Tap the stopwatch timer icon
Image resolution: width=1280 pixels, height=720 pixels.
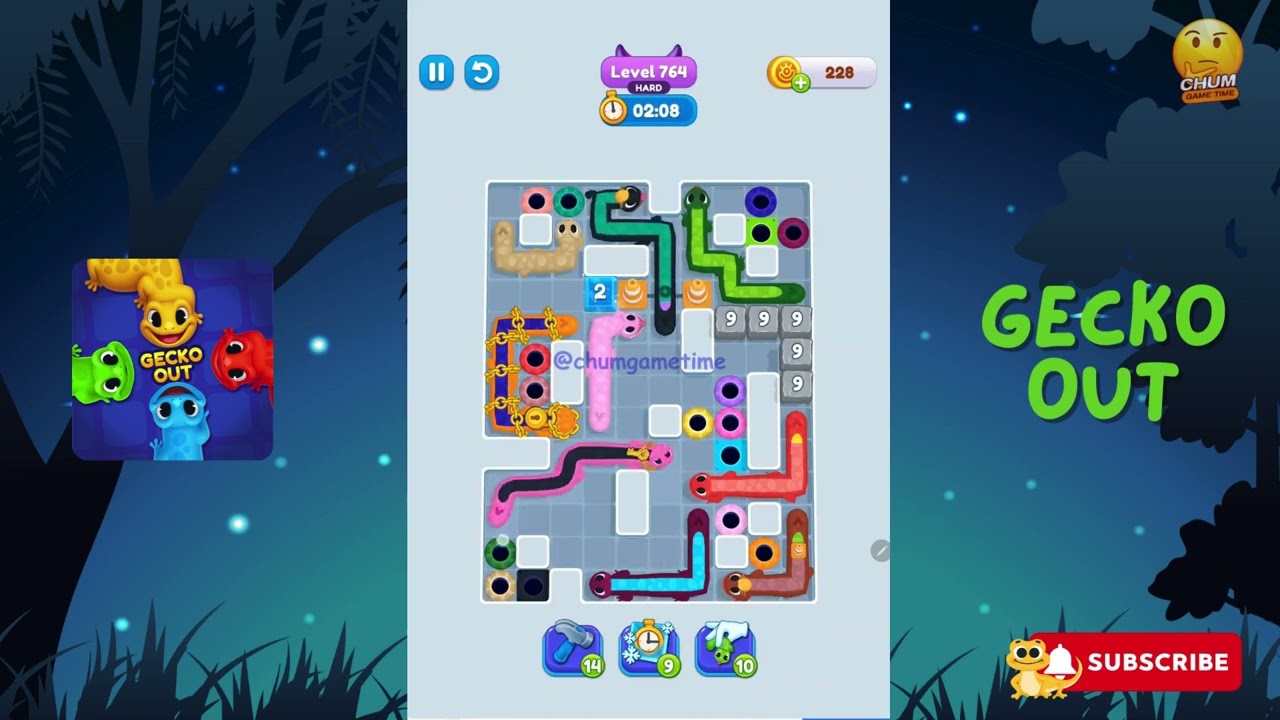pos(612,110)
